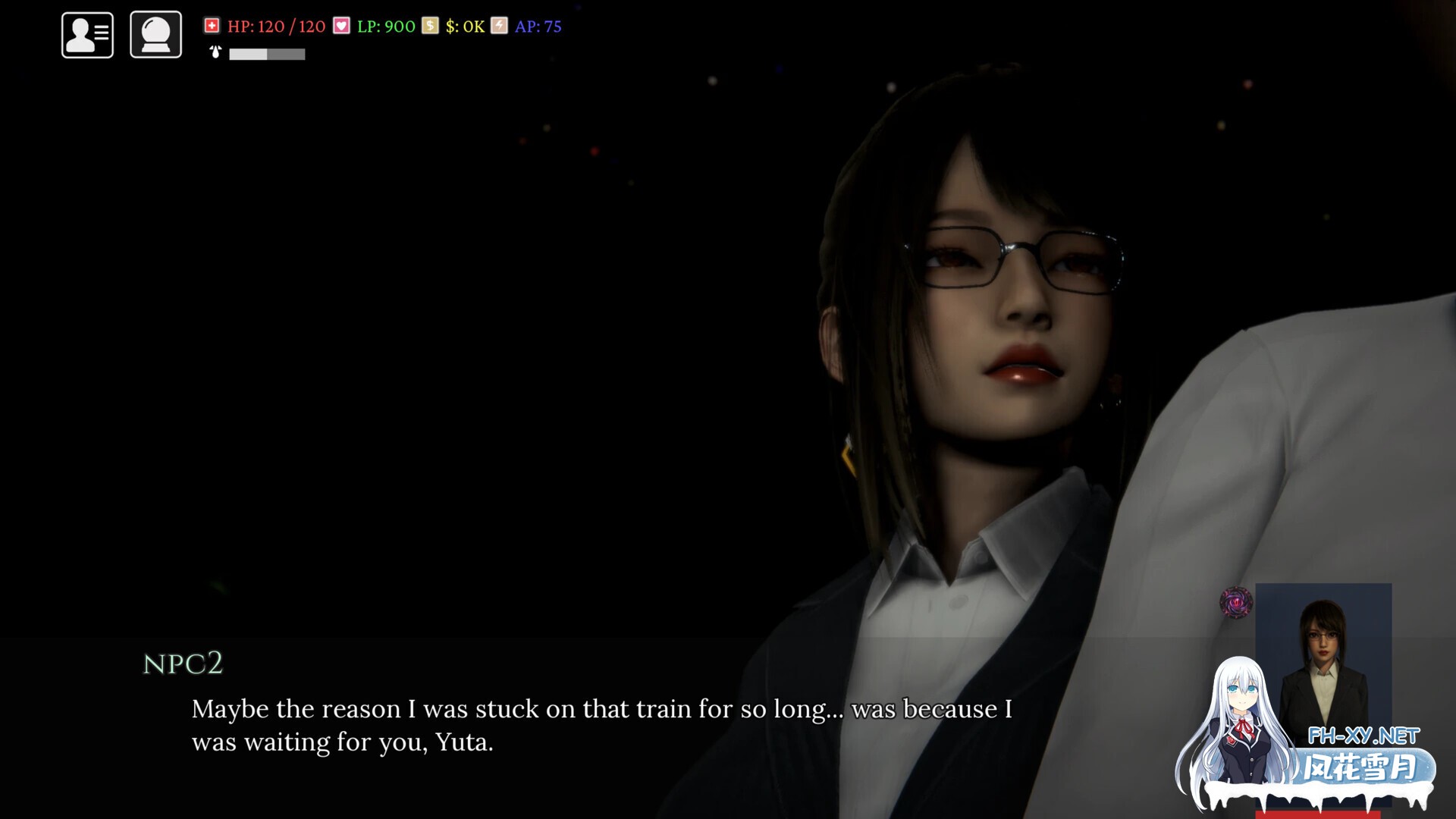Click the gray progress bar under the stats
Image resolution: width=1456 pixels, height=819 pixels.
click(x=267, y=54)
